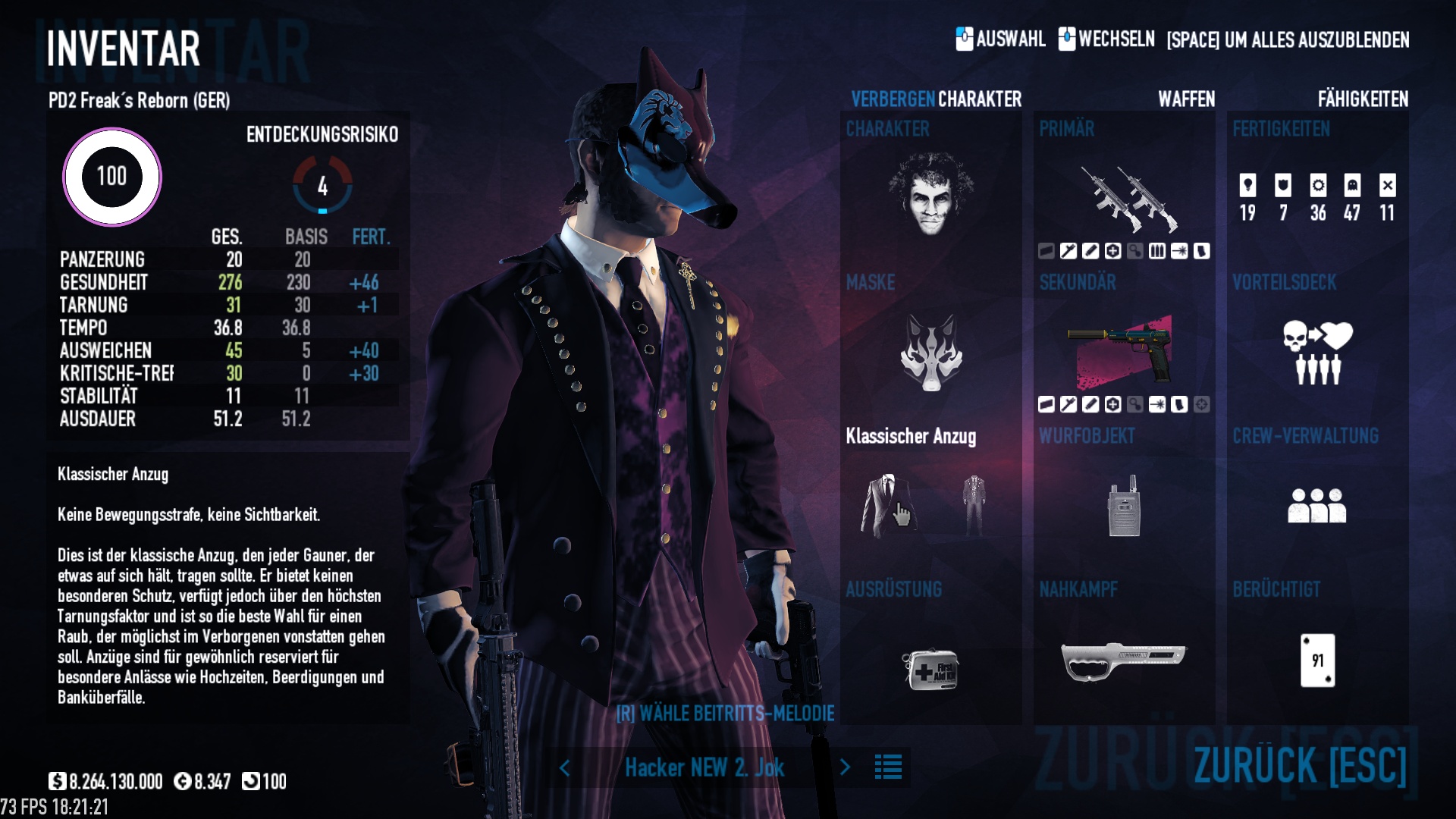This screenshot has height=819, width=1456.
Task: Go back with Zurück
Action: pos(1299,764)
